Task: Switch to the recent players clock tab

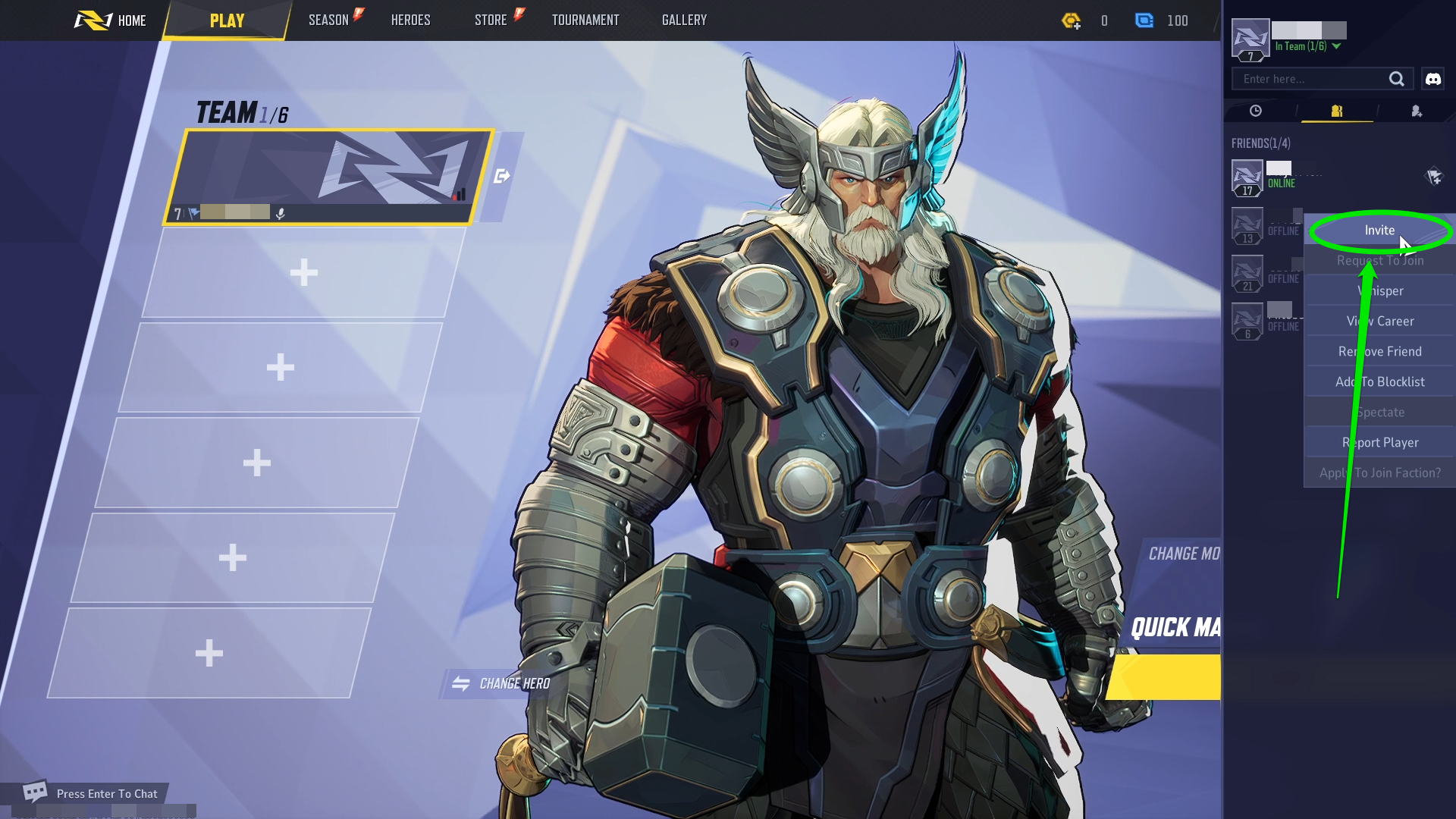Action: click(x=1256, y=111)
